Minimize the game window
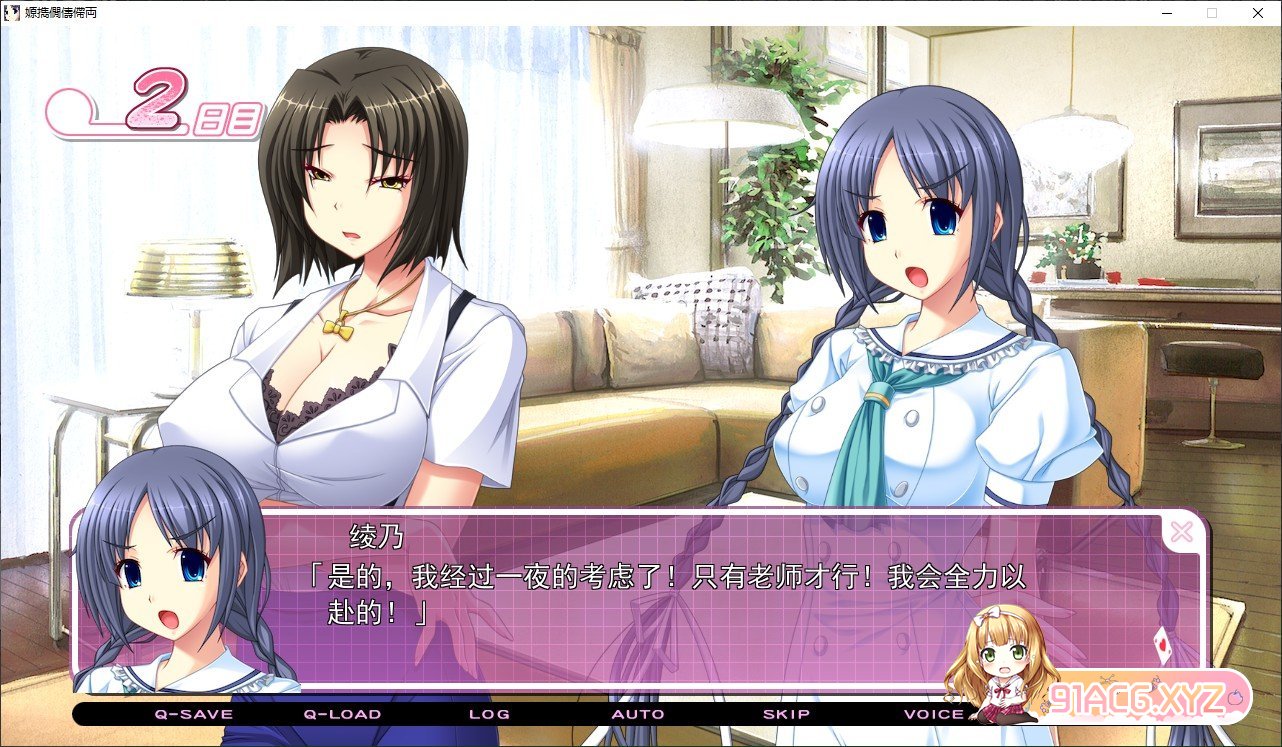1282x747 pixels. [x=1166, y=13]
